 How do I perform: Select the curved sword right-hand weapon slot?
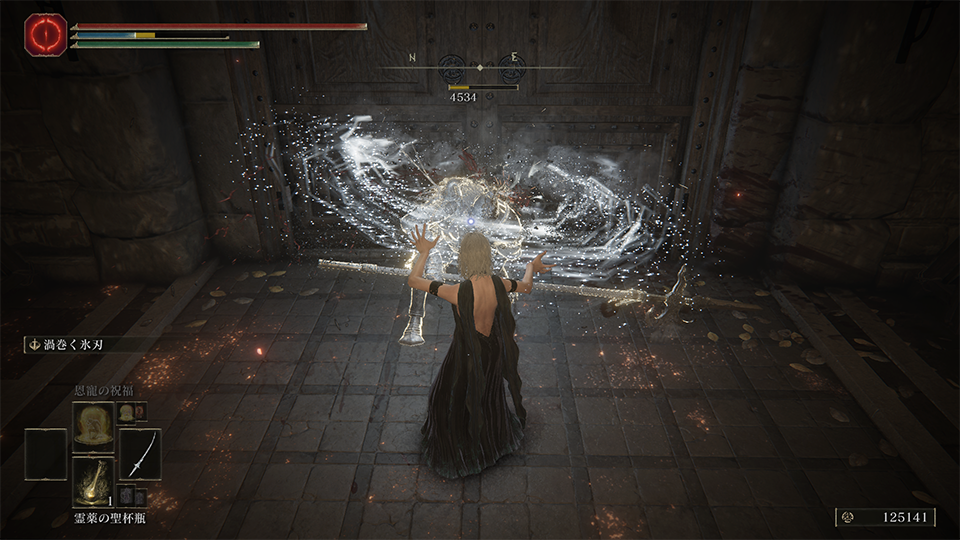pyautogui.click(x=140, y=453)
